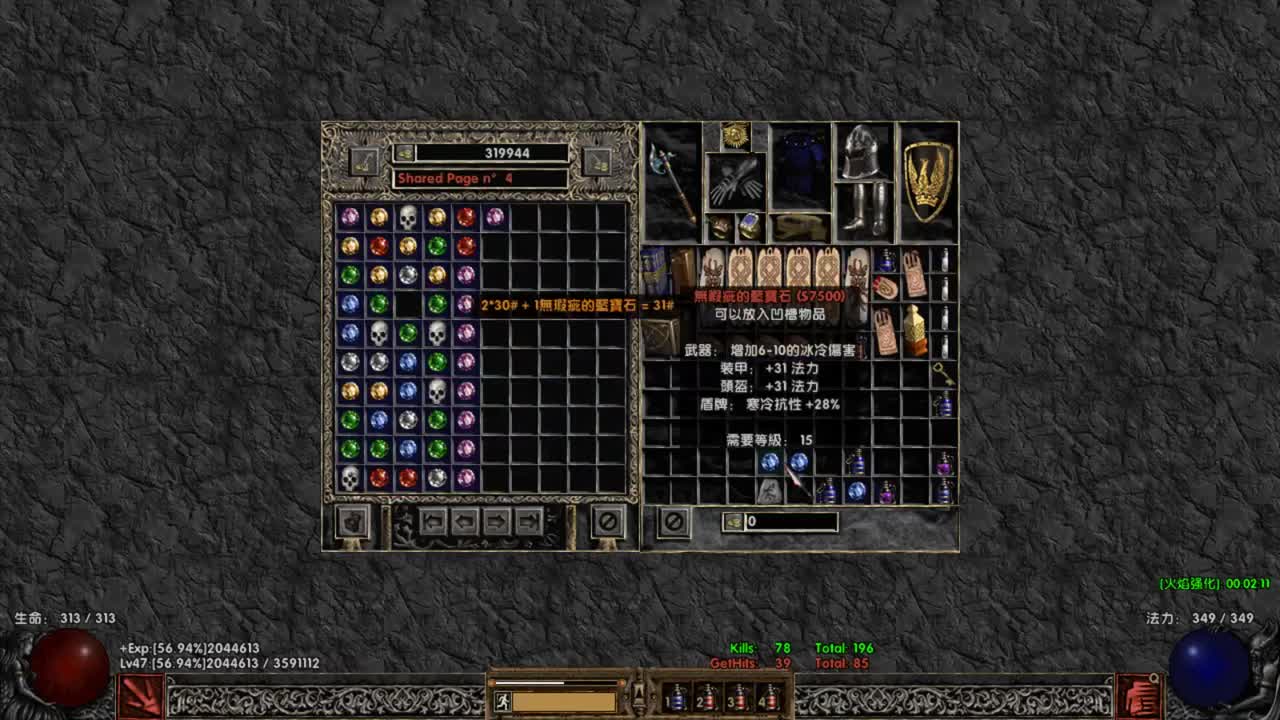Choose the sun amulet slot
This screenshot has height=720, width=1280.
[736, 135]
